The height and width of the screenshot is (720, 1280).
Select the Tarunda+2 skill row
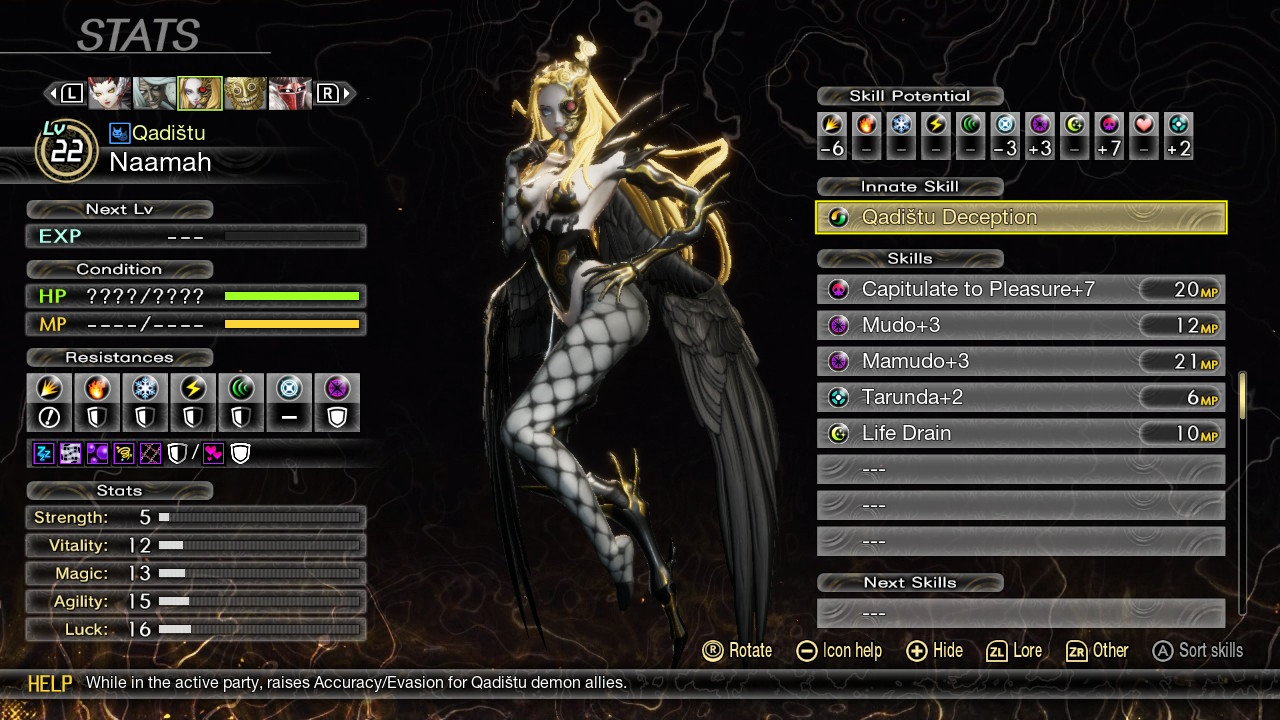pyautogui.click(x=1021, y=398)
